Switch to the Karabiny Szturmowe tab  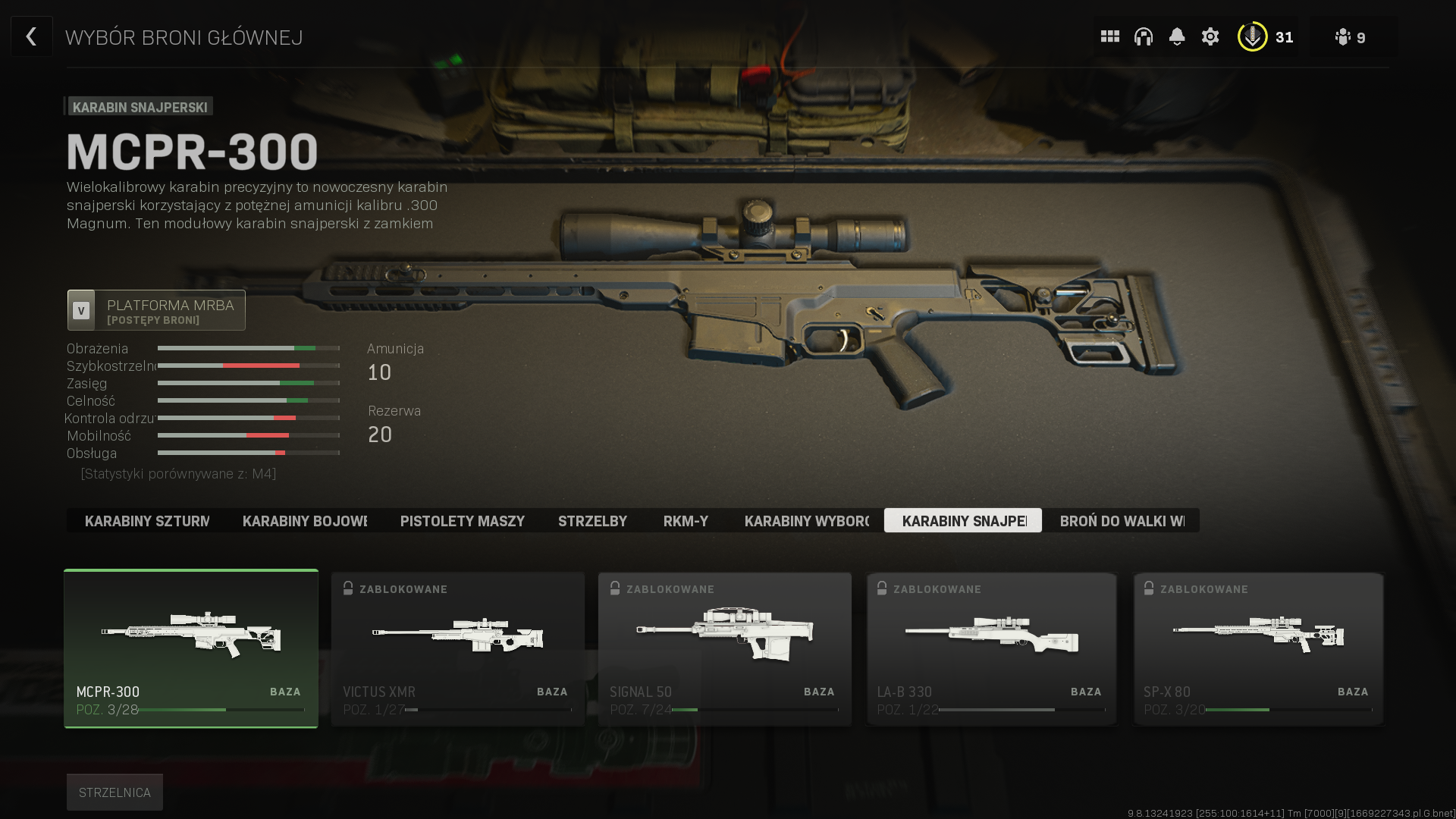click(x=147, y=521)
